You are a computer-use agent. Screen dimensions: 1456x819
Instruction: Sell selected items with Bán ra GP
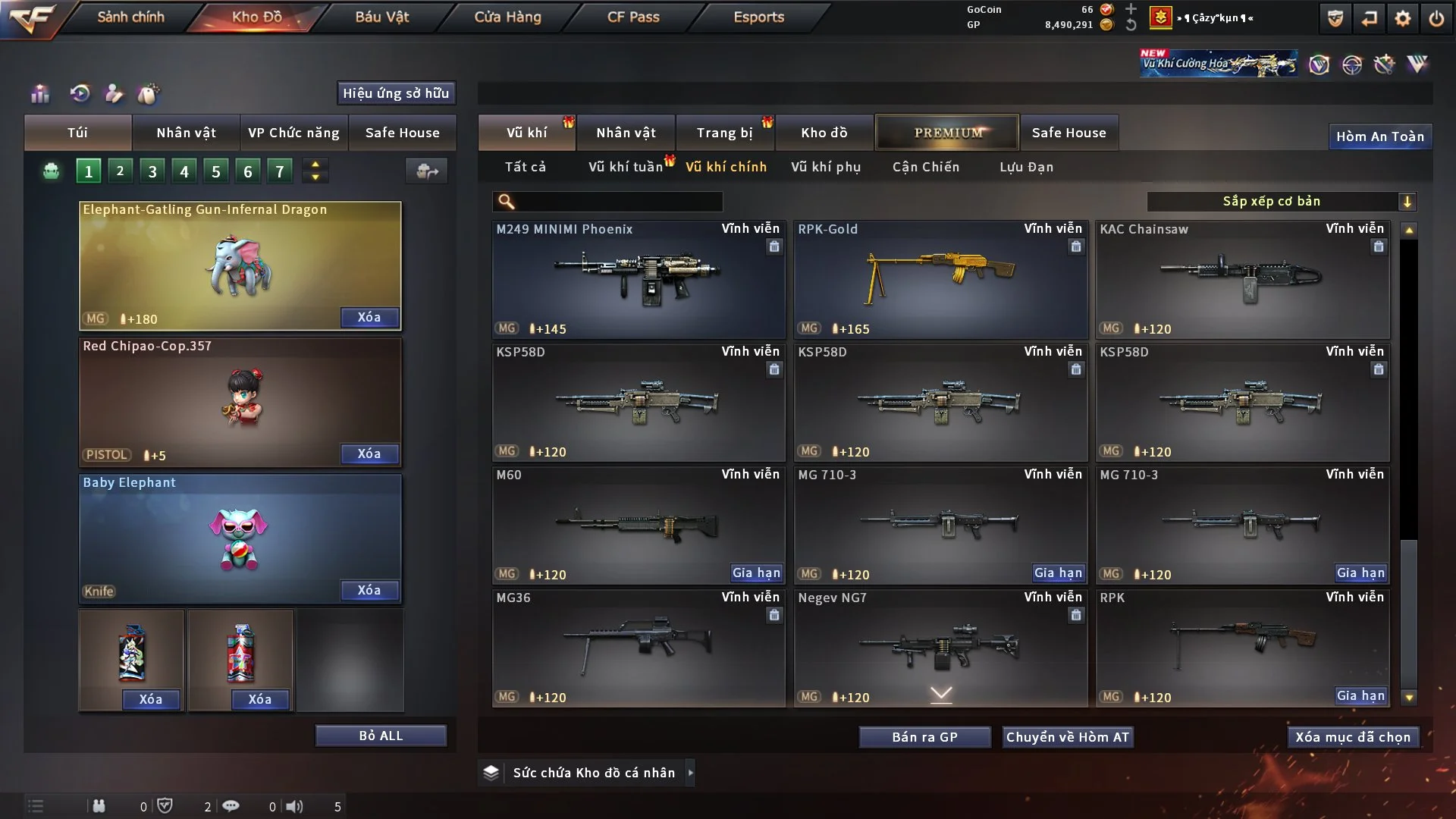coord(924,737)
